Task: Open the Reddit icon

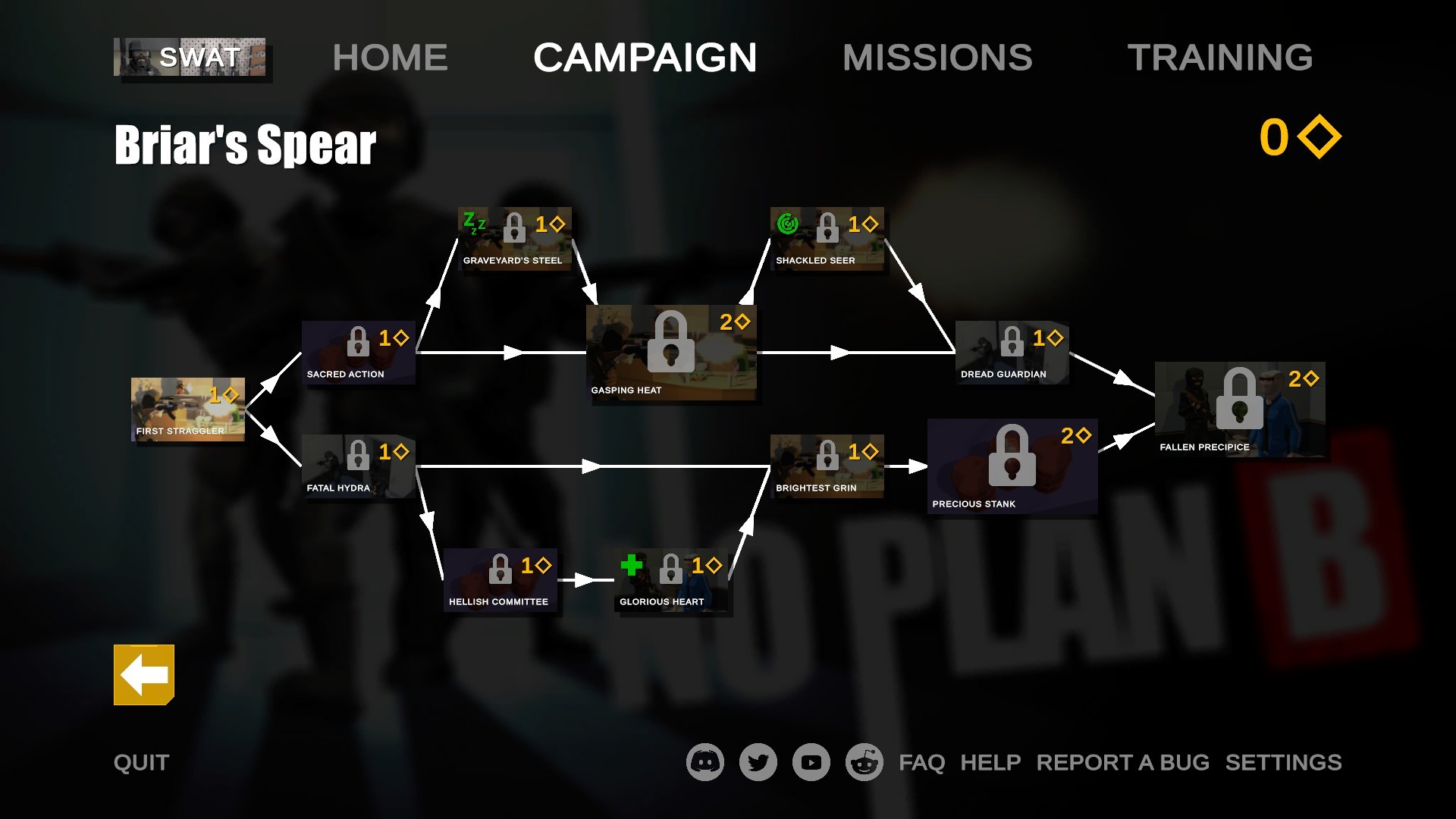Action: [864, 762]
